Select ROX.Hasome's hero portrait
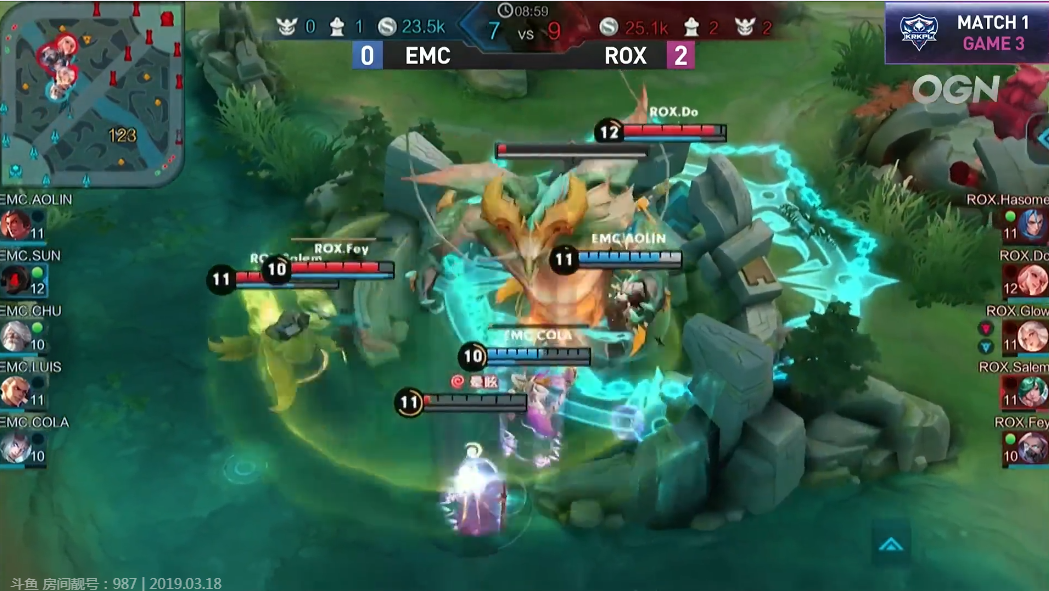 click(x=1033, y=224)
